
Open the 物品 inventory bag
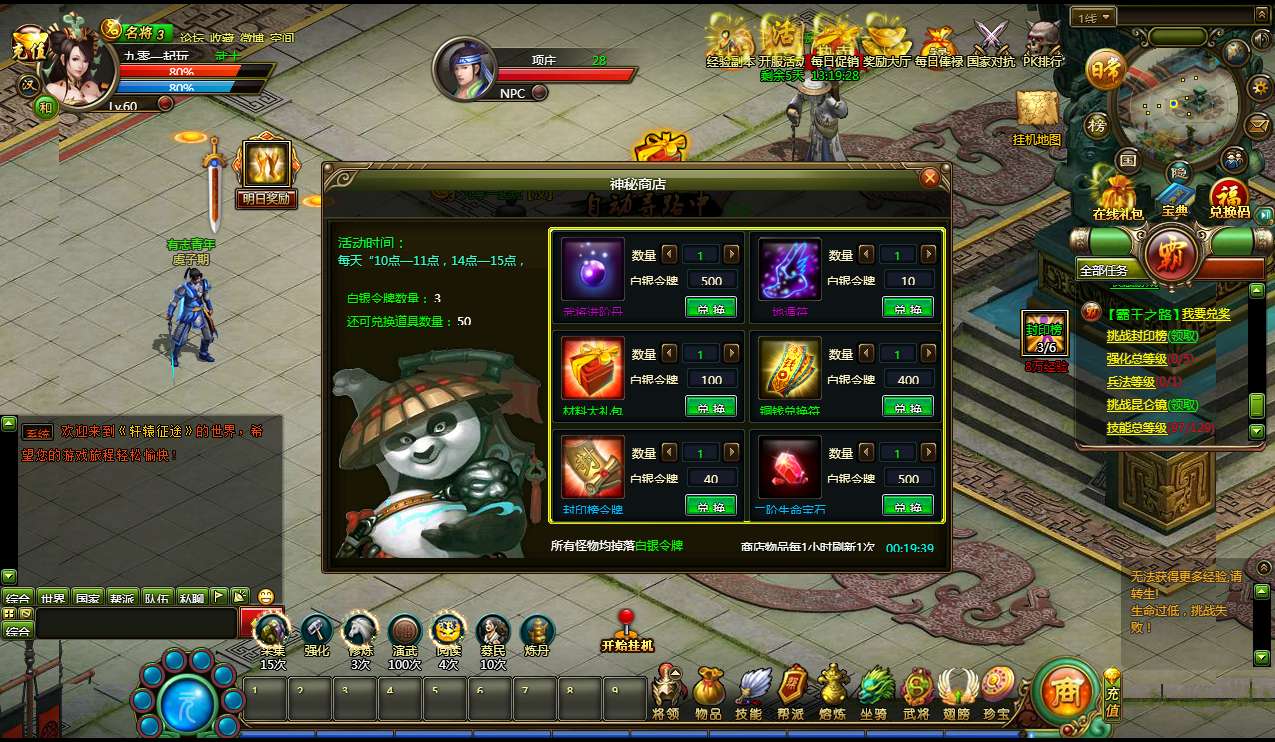point(709,690)
